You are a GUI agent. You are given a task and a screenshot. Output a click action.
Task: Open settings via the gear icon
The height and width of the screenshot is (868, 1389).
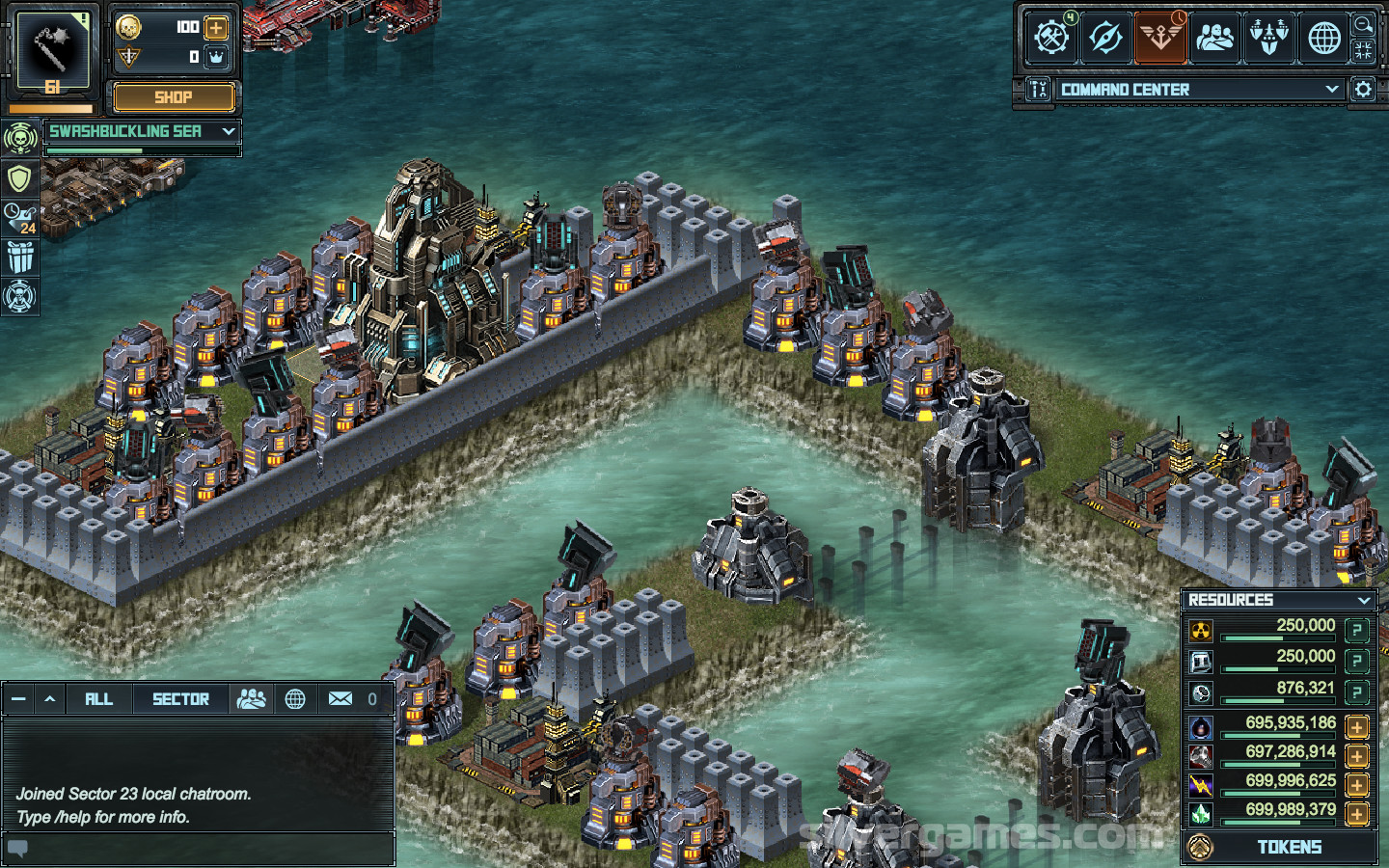pos(1363,90)
